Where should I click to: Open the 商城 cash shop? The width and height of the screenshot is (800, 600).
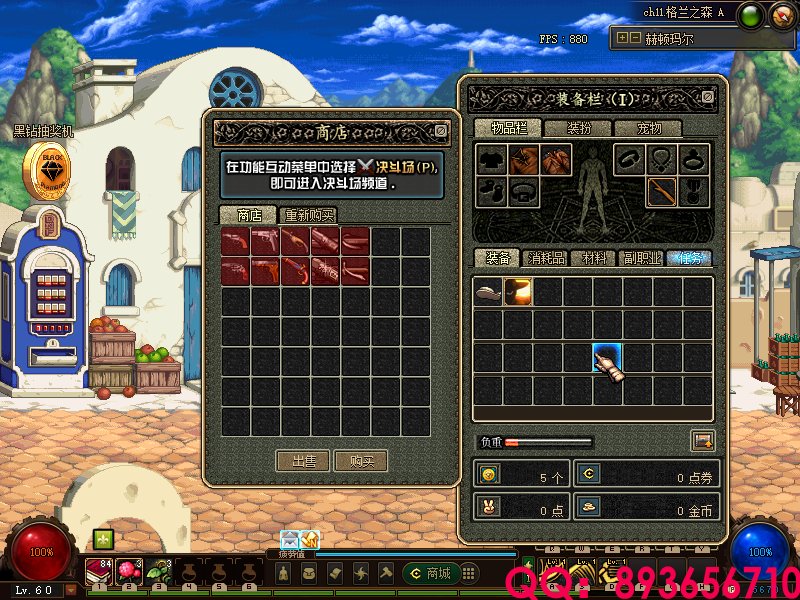pyautogui.click(x=428, y=573)
